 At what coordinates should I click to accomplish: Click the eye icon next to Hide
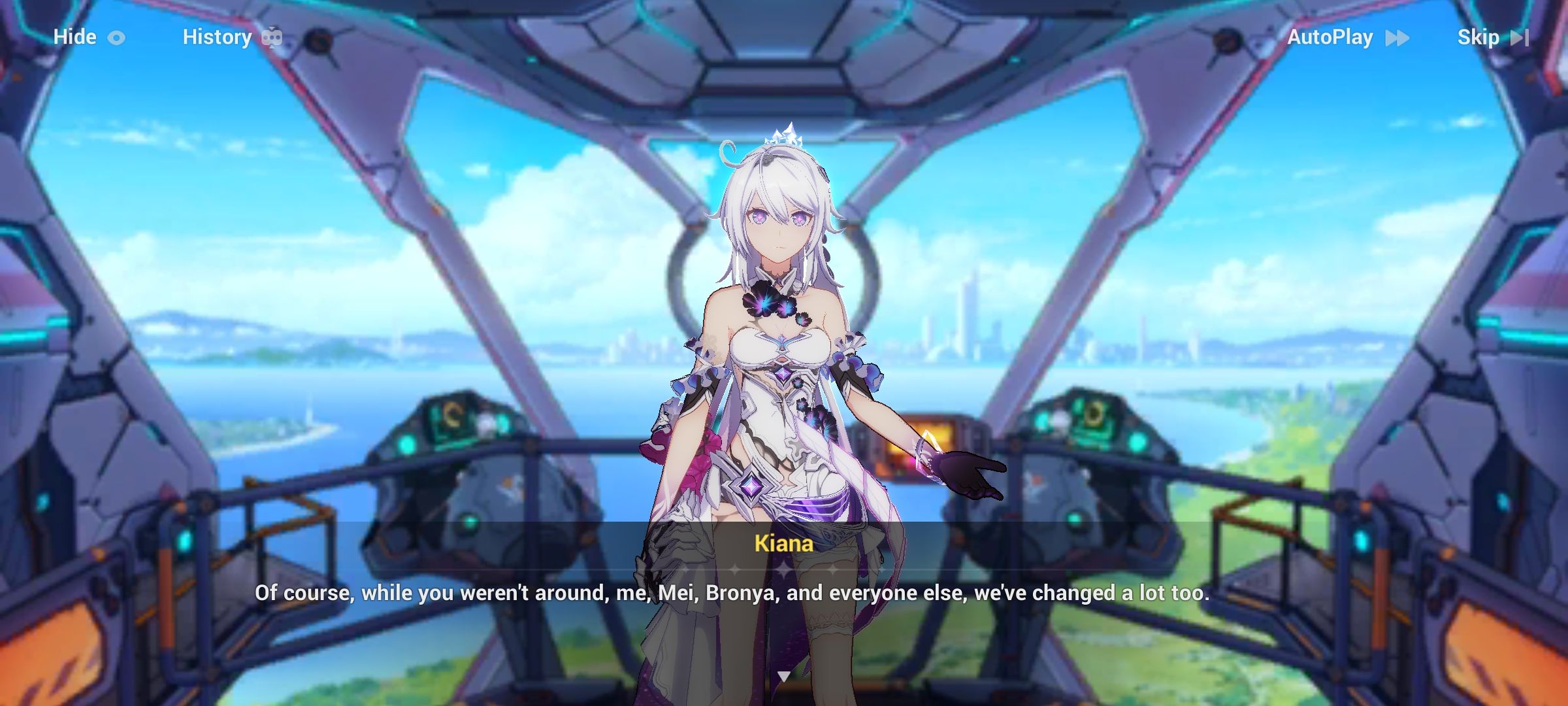pos(118,37)
